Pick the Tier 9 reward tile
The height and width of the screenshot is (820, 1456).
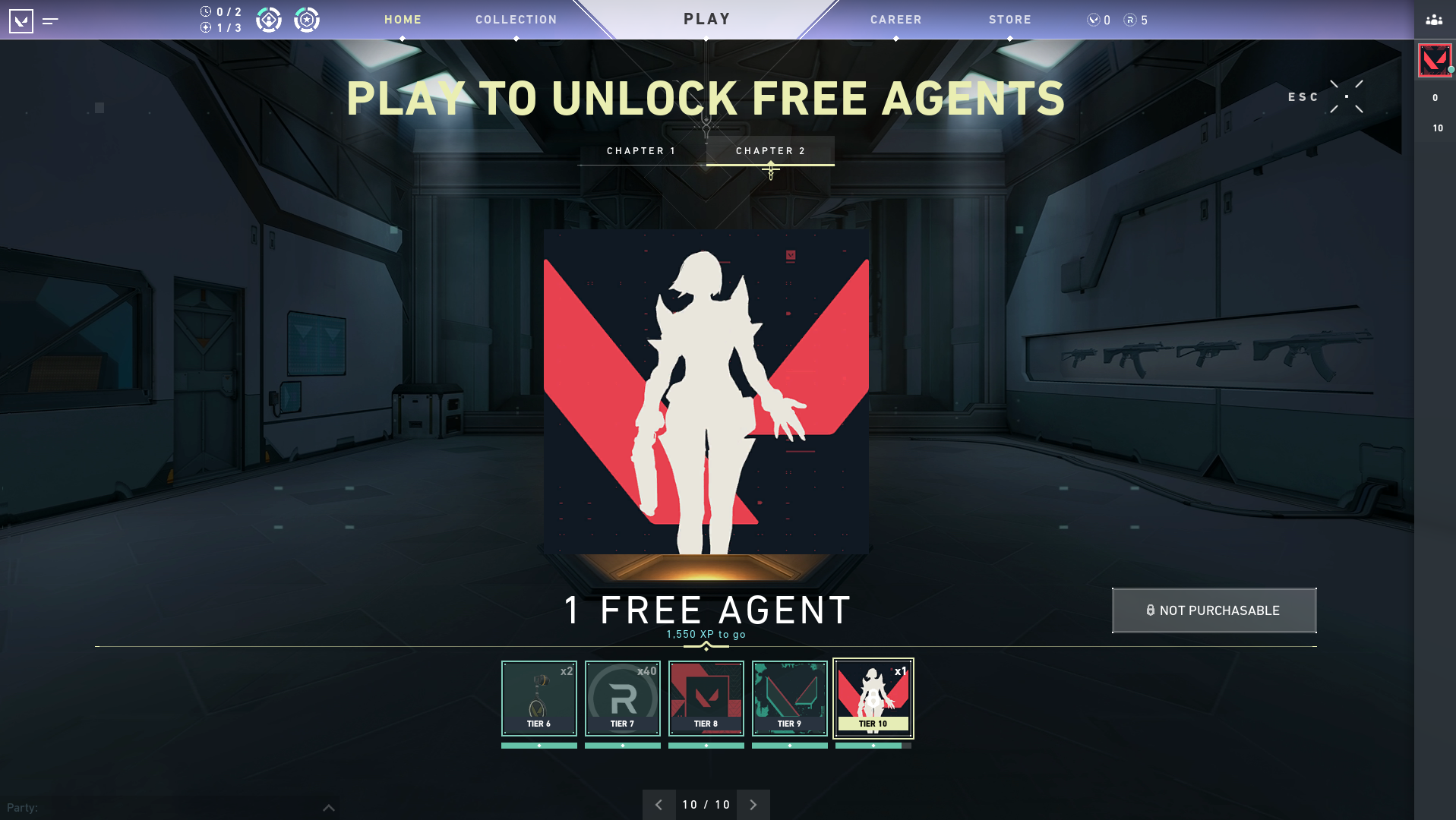click(x=790, y=699)
